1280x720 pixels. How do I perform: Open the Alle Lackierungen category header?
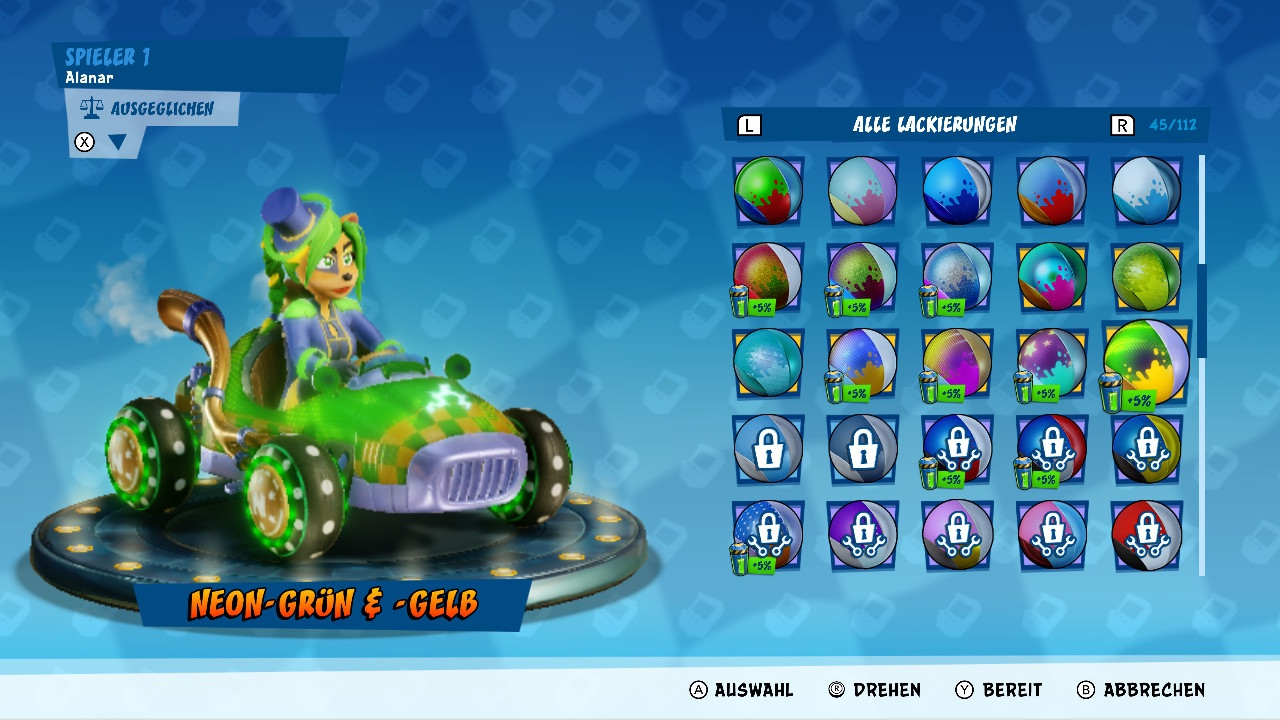(x=934, y=125)
